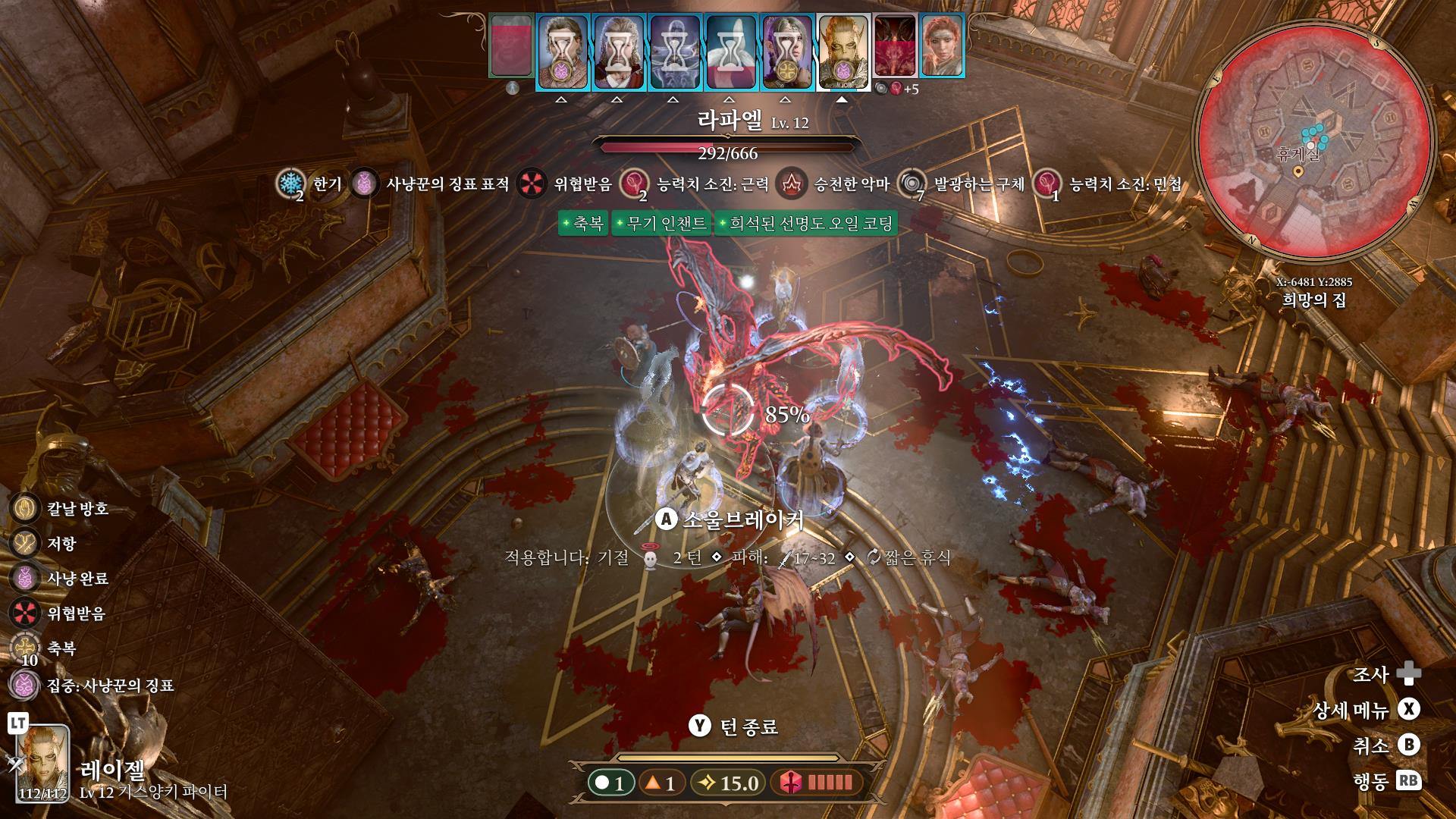The width and height of the screenshot is (1456, 819).
Task: Show the 집중: 사냥꾼의 징표 concentration icon
Action: pos(25,686)
